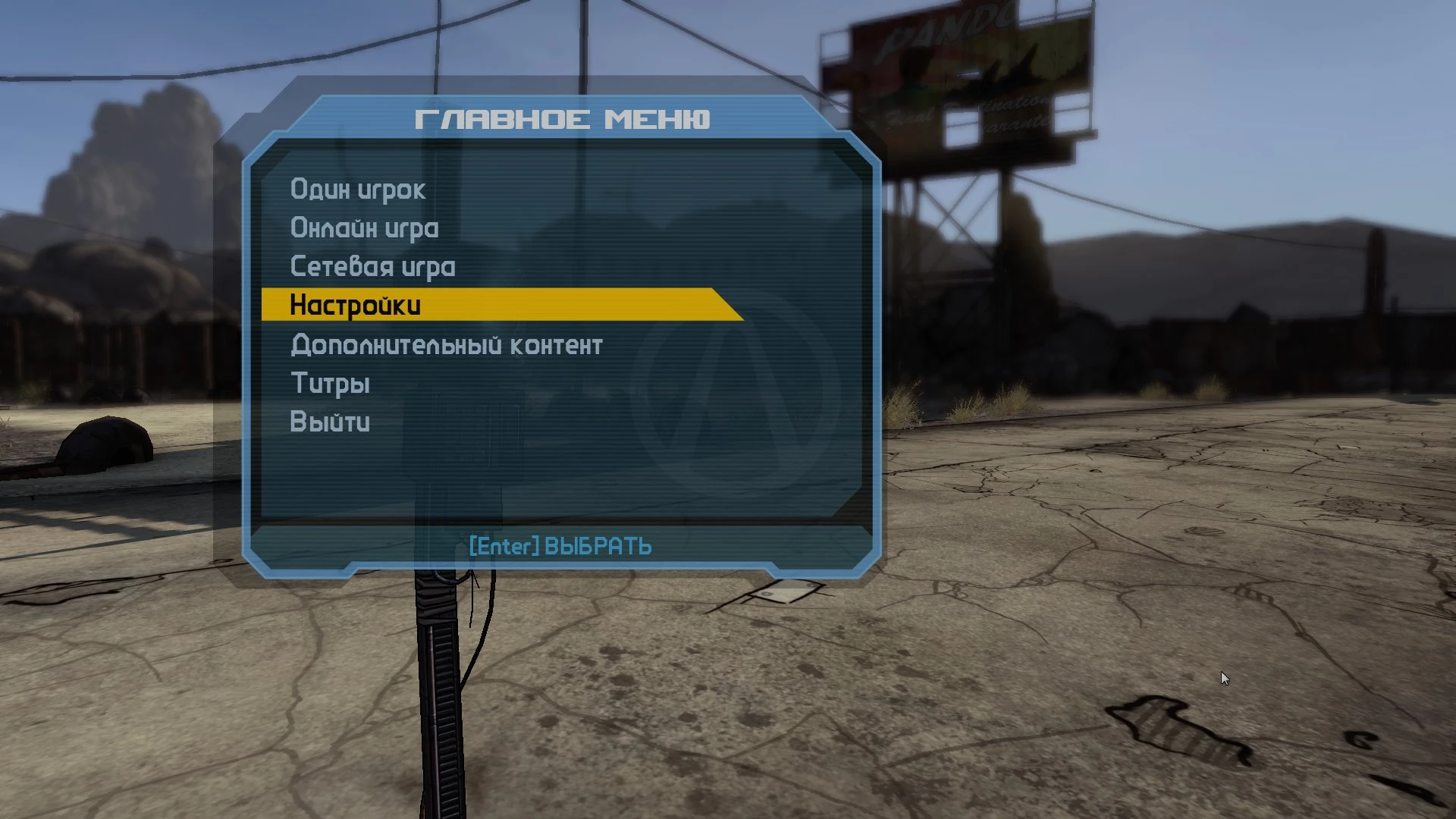Click the ГЛАВНОЕ МЕНЮ title text
1456x819 pixels.
pos(566,119)
